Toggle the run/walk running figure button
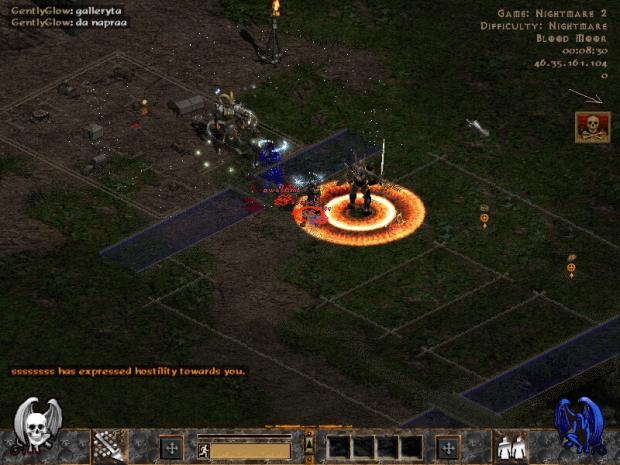This screenshot has height=465, width=620. click(204, 450)
